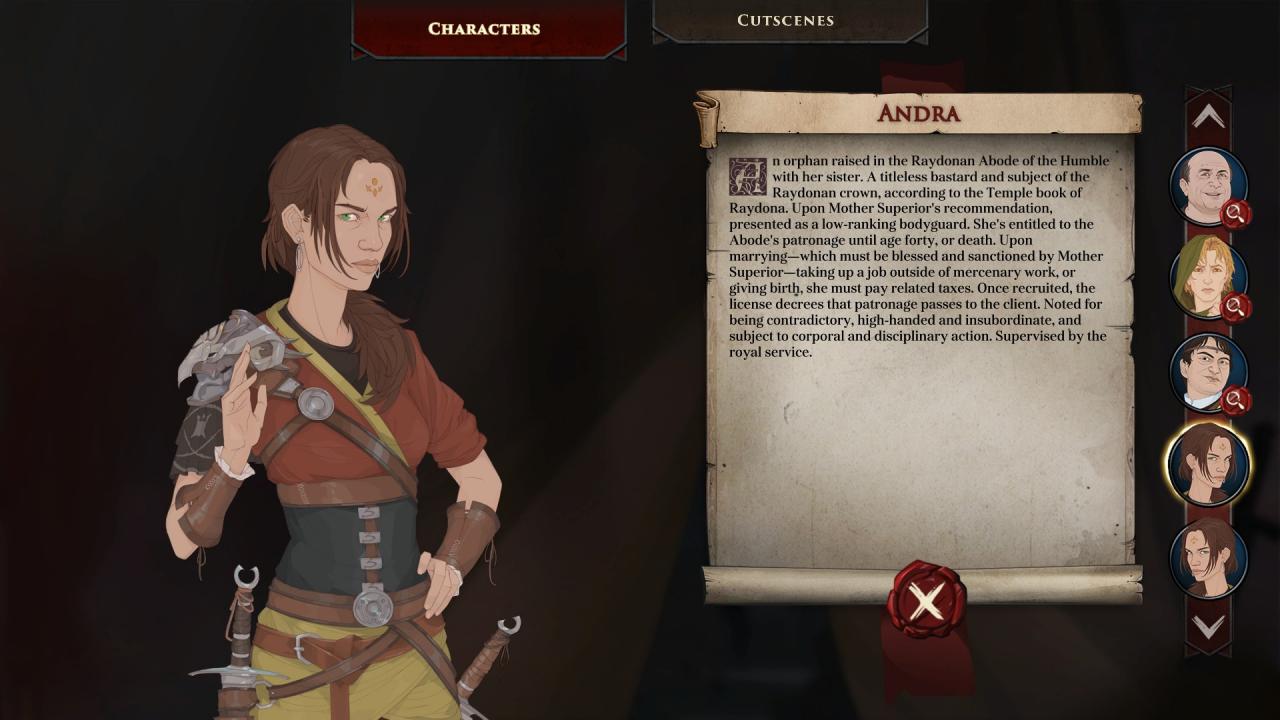Select the dark-haired man in white collar portrait
This screenshot has width=1280, height=720.
pos(1207,371)
